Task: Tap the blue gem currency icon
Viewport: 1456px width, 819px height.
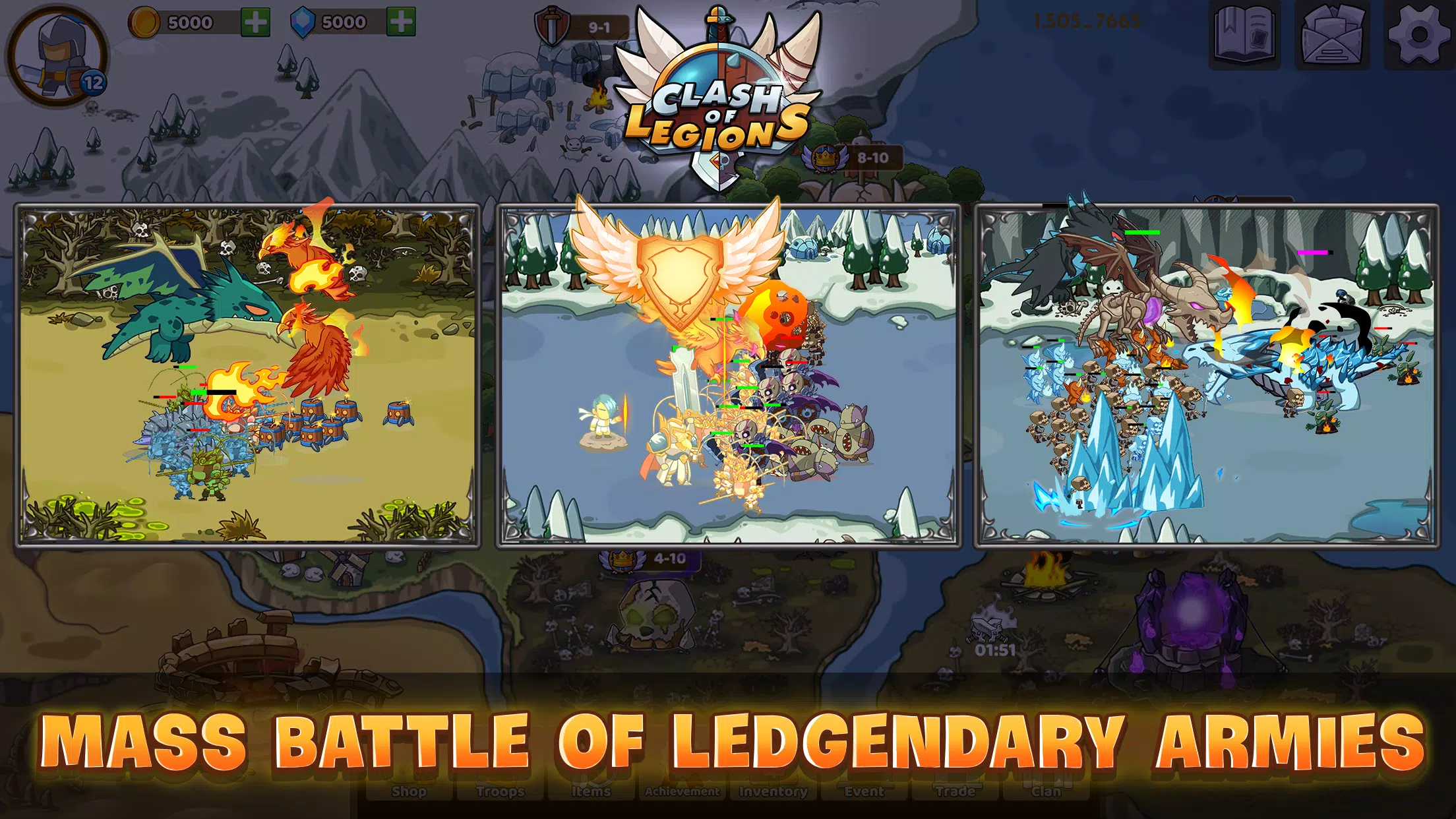Action: point(305,21)
